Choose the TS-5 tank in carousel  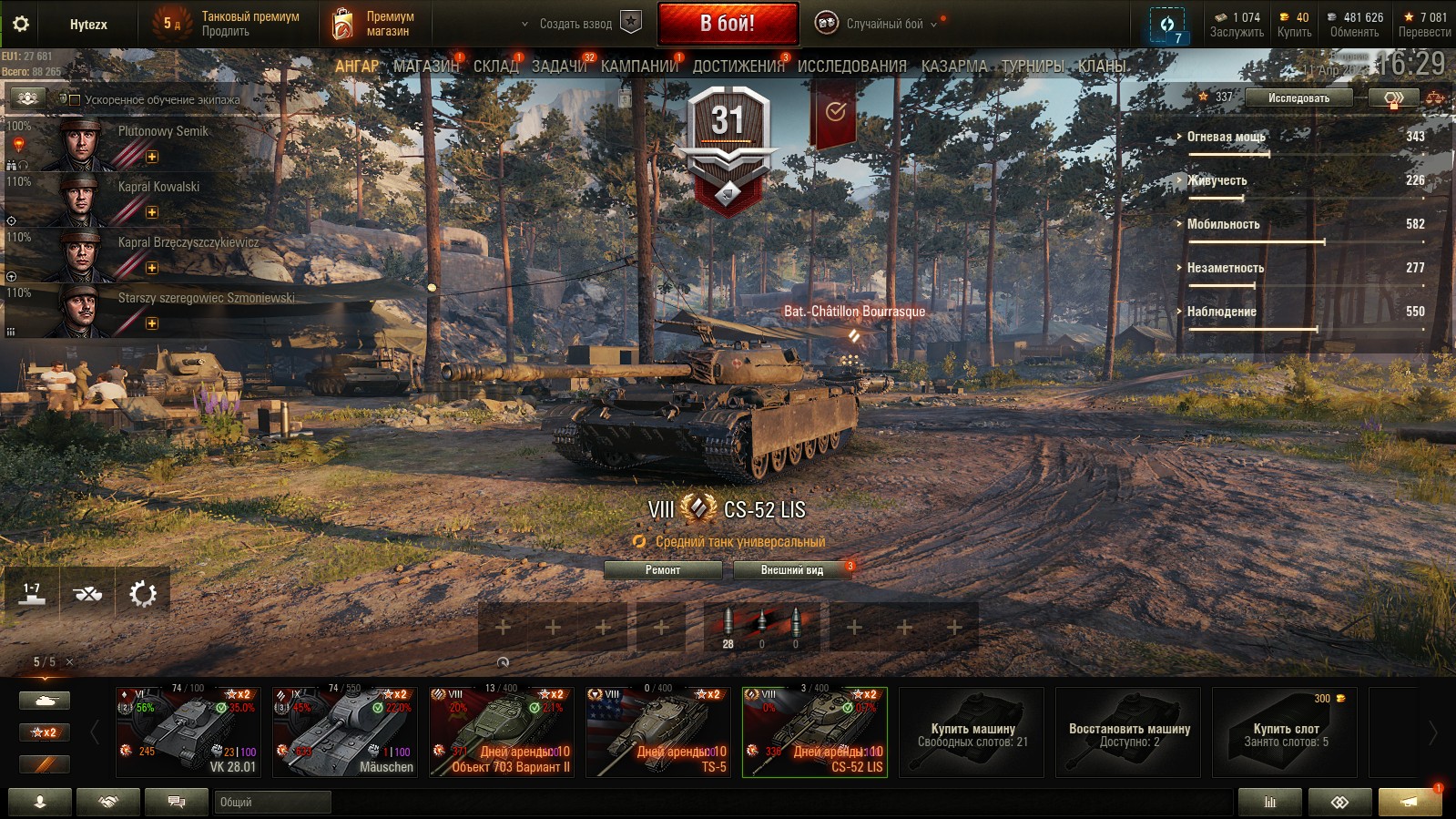tap(658, 732)
